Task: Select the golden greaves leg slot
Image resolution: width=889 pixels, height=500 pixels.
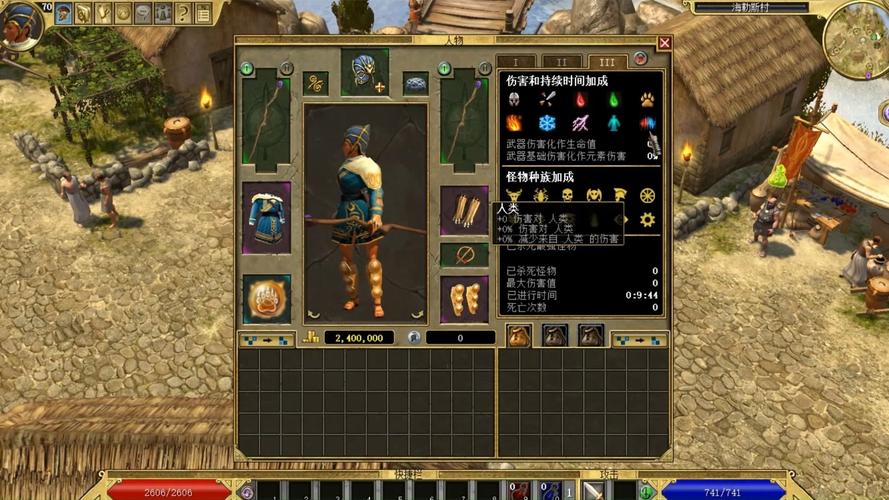Action: click(464, 298)
